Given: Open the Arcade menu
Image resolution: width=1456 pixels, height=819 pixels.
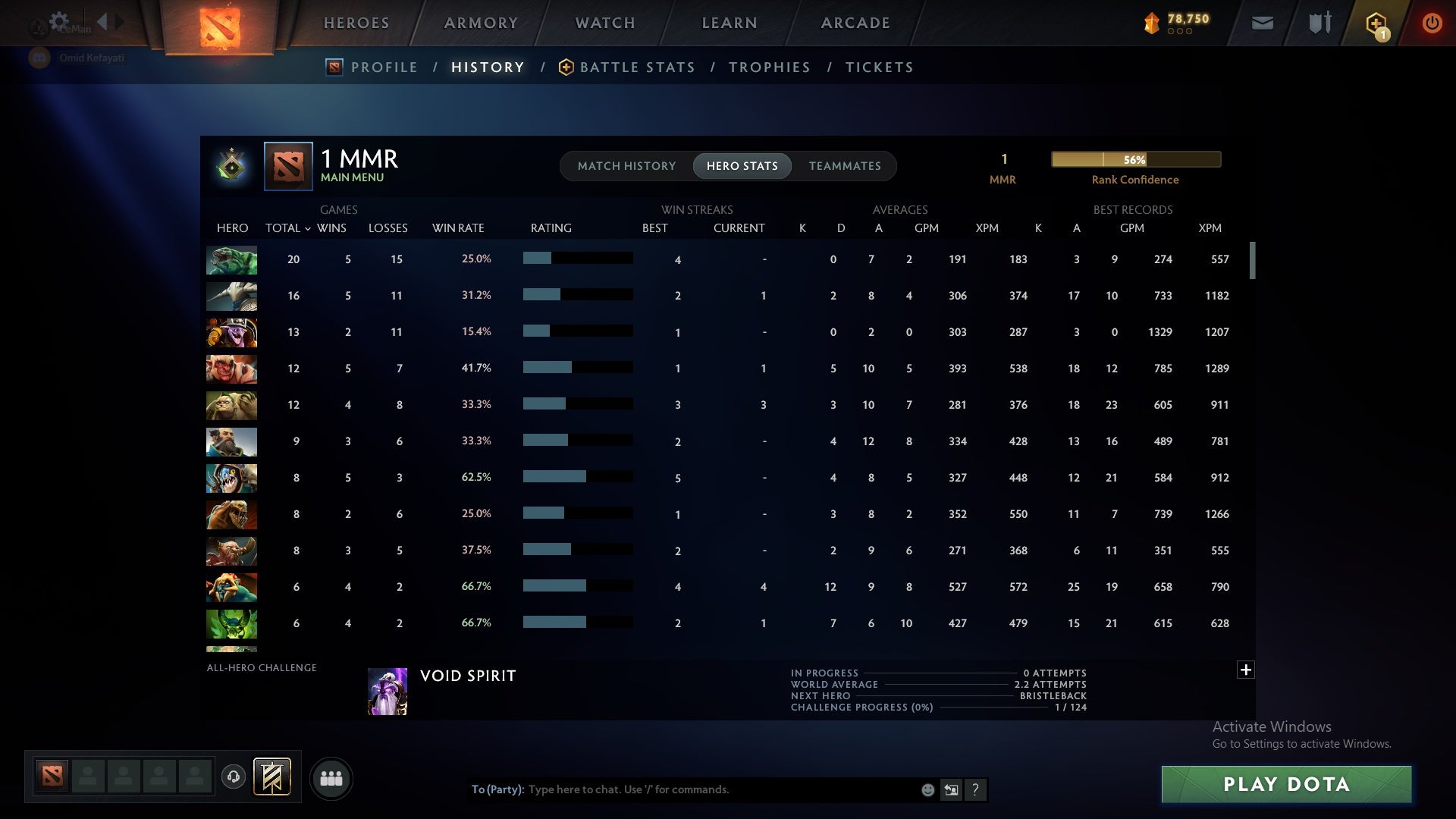Looking at the screenshot, I should click(855, 23).
